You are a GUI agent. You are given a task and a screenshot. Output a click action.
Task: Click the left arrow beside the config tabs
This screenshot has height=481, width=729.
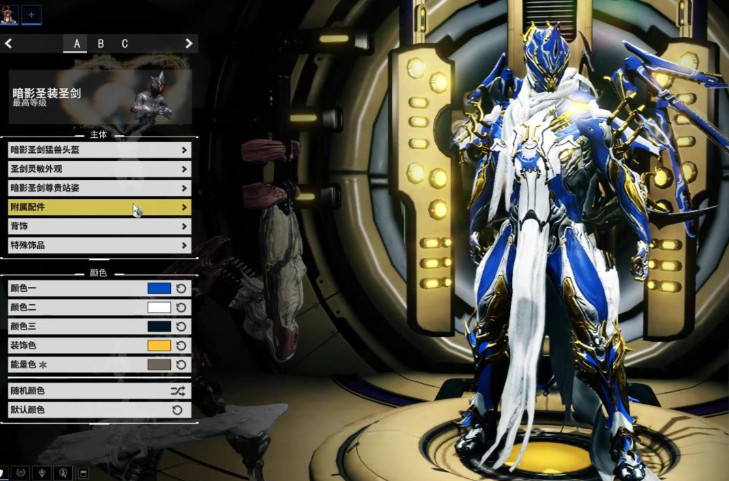9,44
